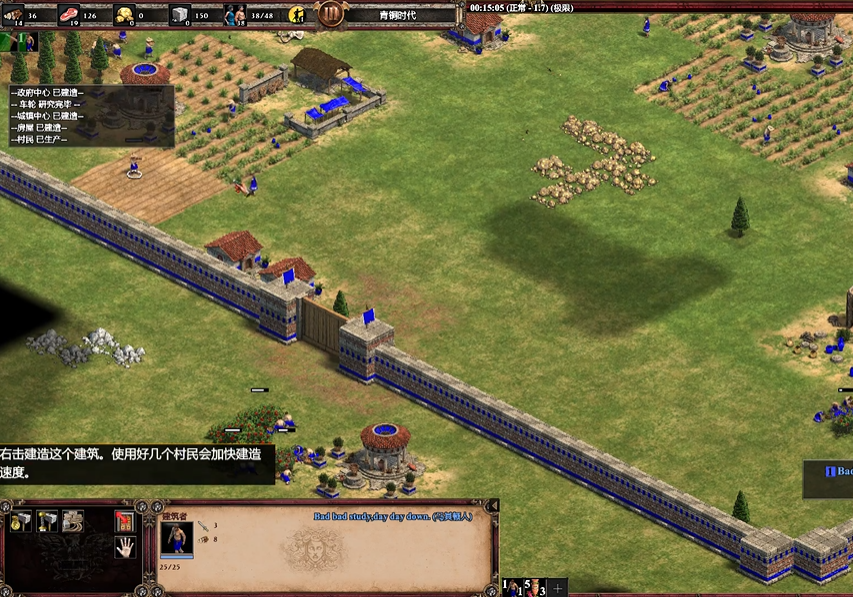Click the food resource icon
The image size is (853, 597).
69,15
